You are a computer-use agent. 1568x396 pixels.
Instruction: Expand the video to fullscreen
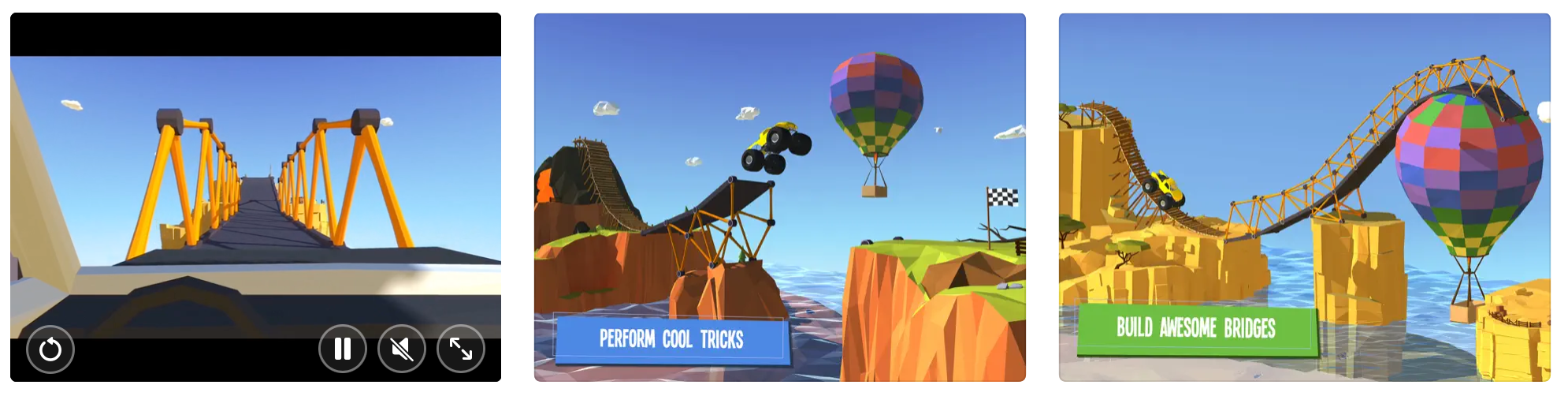tap(461, 349)
